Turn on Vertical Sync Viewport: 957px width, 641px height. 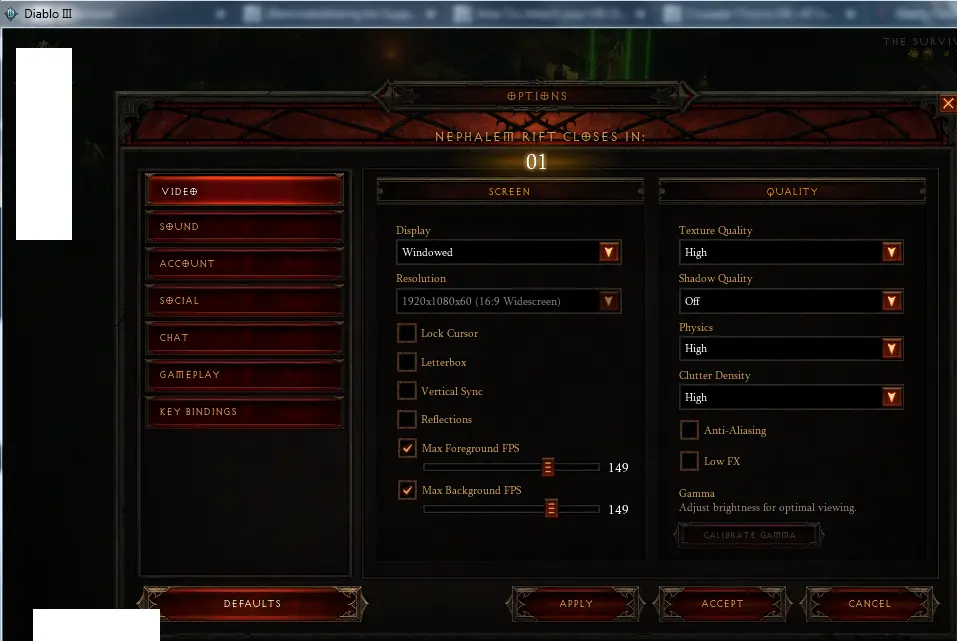(x=407, y=391)
